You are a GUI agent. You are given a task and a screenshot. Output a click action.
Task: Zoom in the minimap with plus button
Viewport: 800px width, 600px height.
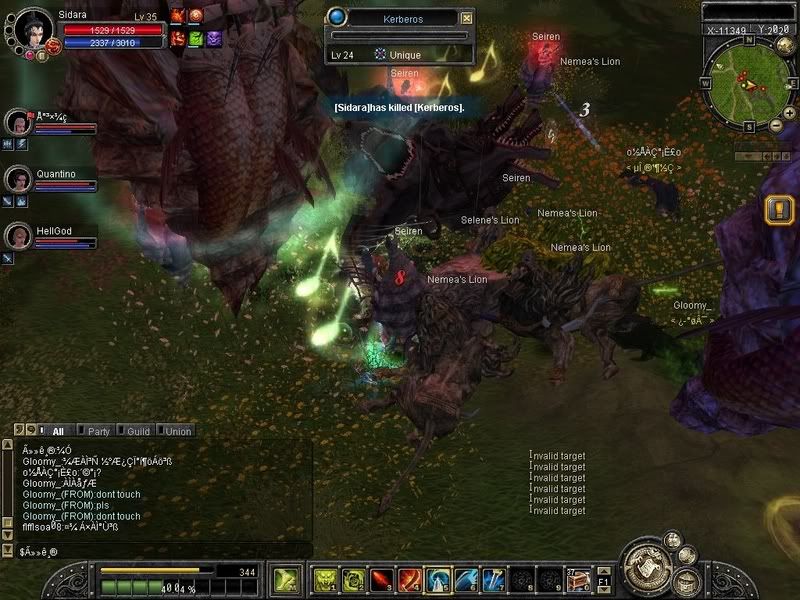click(775, 127)
